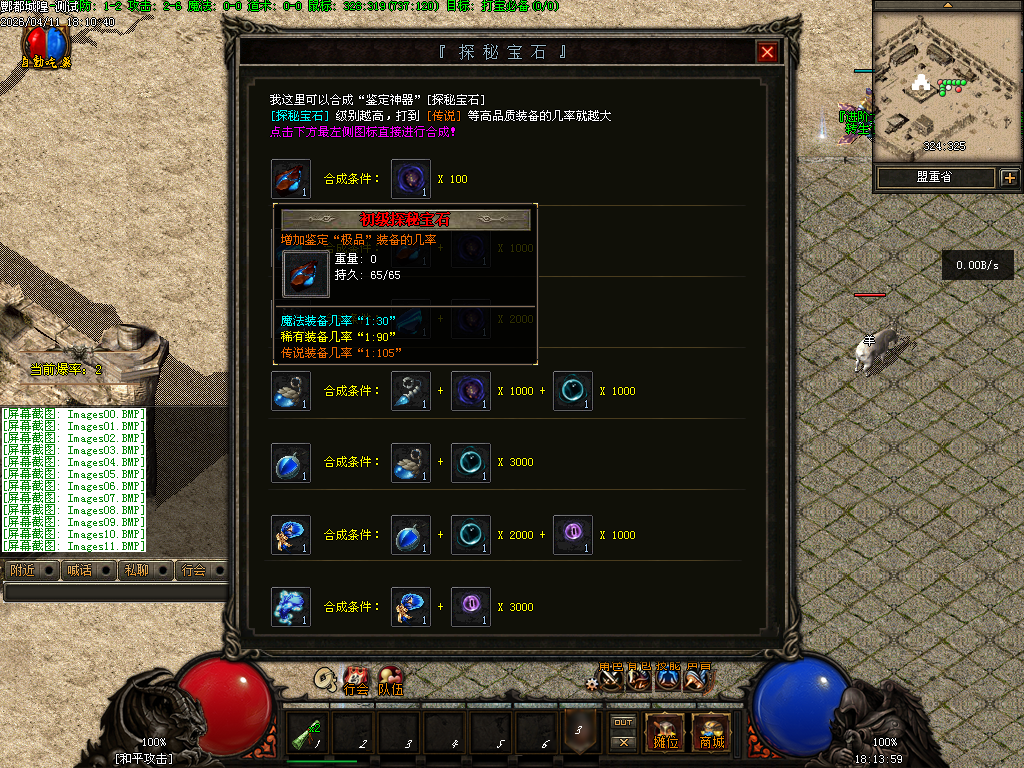The height and width of the screenshot is (768, 1024).
Task: Select the scorpion-tail gem result in fourth row
Action: coord(291,391)
